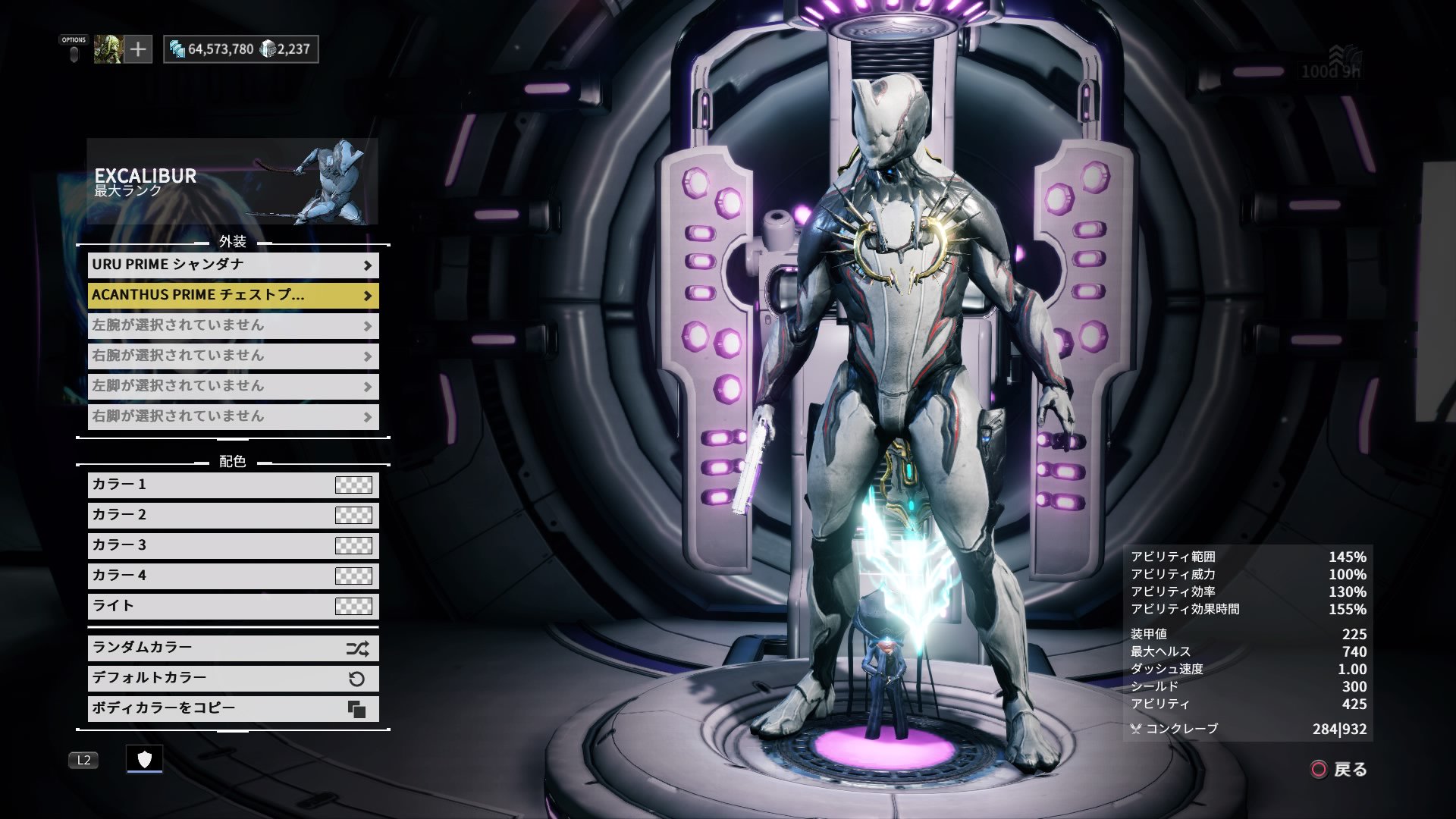Click the plus icon beside the avatar portrait
This screenshot has height=819, width=1456.
pyautogui.click(x=136, y=49)
